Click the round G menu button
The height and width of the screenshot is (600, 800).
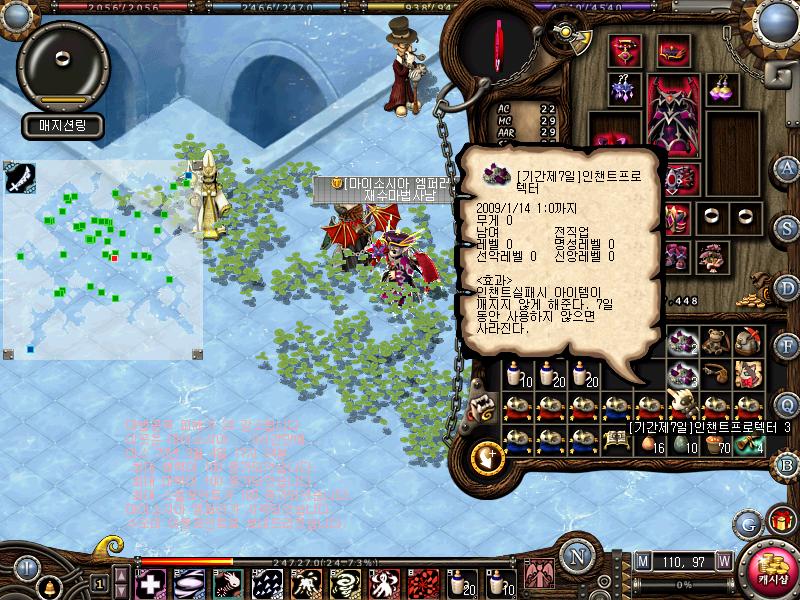pyautogui.click(x=747, y=522)
